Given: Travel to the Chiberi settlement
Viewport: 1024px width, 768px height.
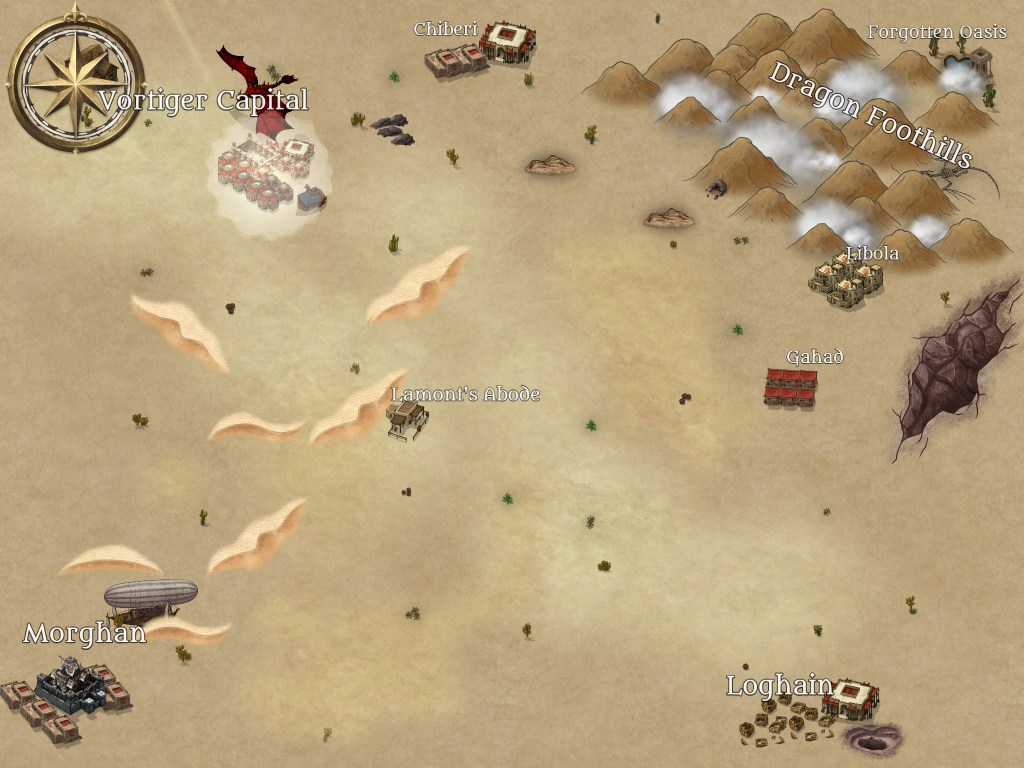Looking at the screenshot, I should (482, 50).
